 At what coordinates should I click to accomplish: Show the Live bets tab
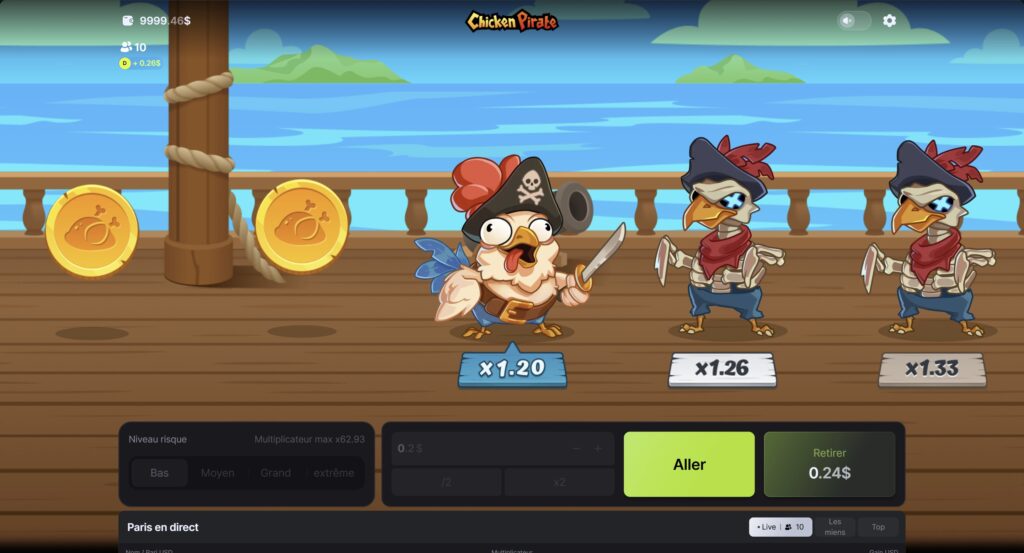(x=780, y=527)
